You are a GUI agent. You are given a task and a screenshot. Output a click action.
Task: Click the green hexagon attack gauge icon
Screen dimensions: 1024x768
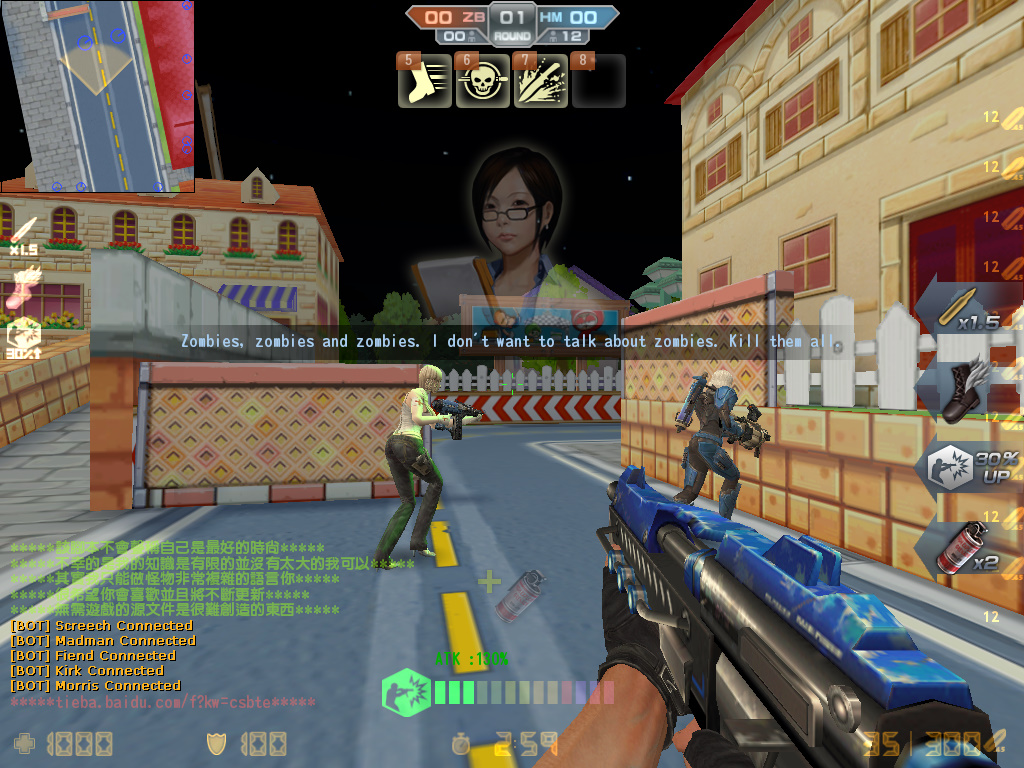[406, 692]
